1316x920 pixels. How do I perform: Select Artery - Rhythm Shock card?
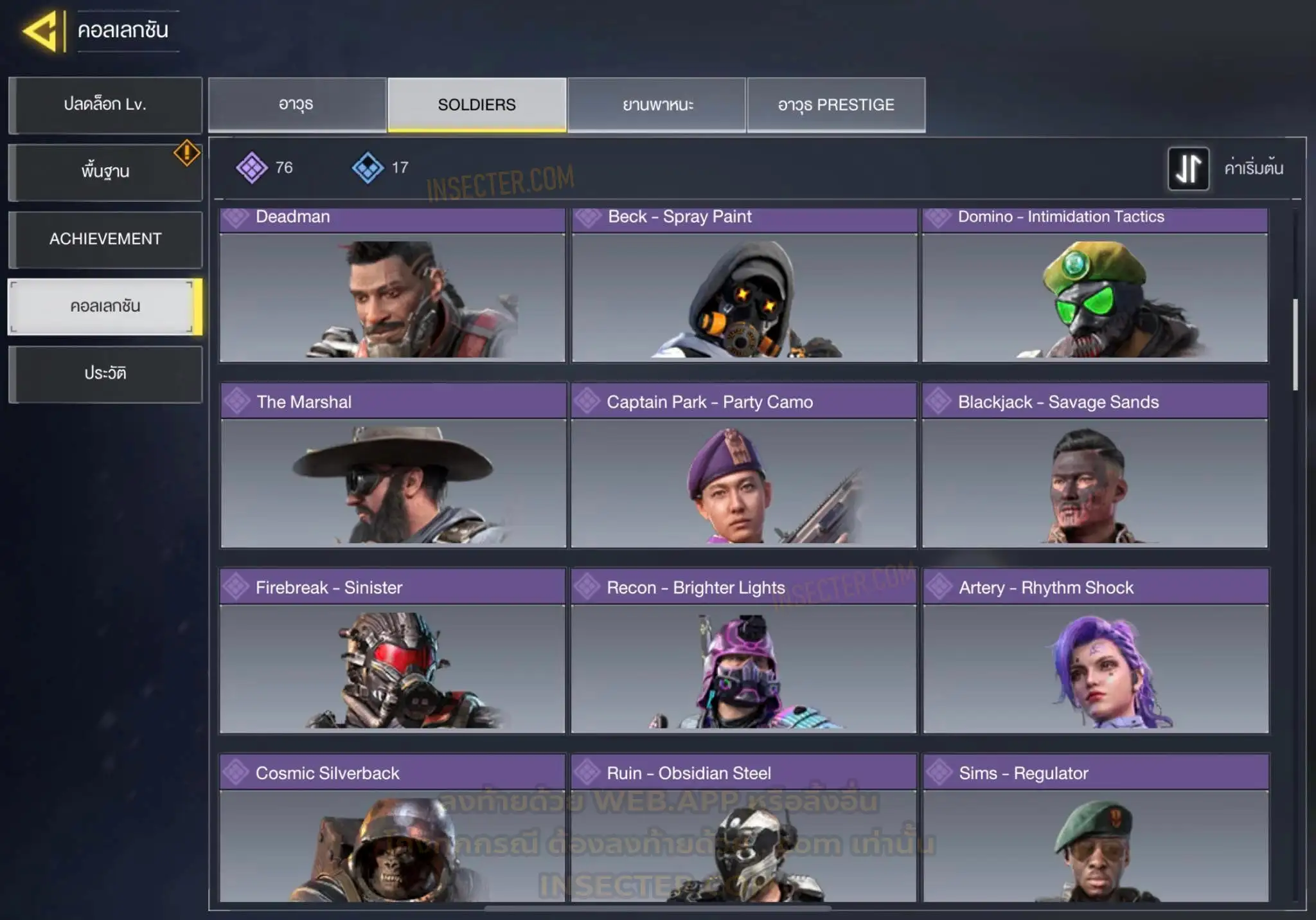1096,651
